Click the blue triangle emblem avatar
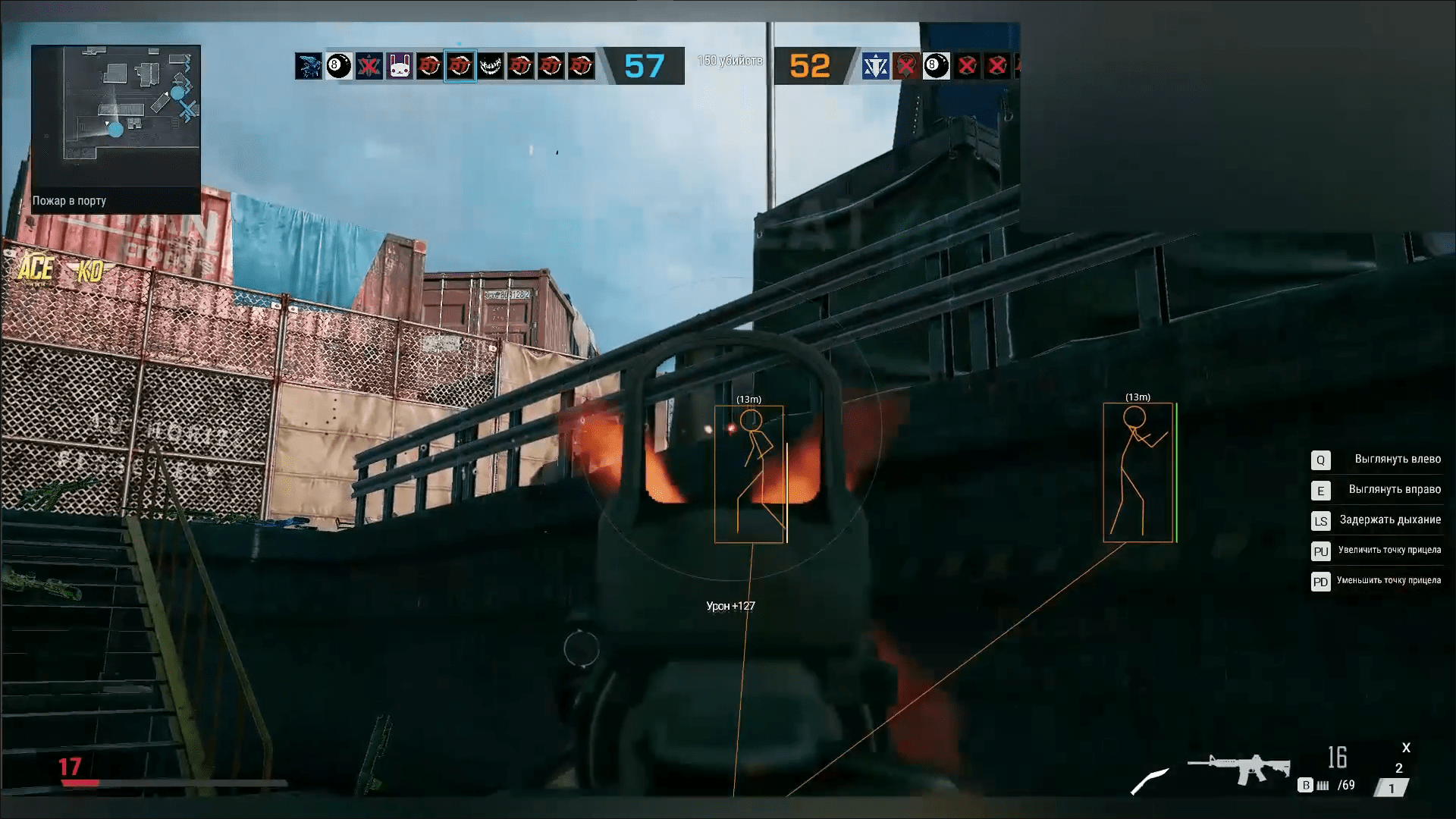Image resolution: width=1456 pixels, height=819 pixels. tap(876, 67)
